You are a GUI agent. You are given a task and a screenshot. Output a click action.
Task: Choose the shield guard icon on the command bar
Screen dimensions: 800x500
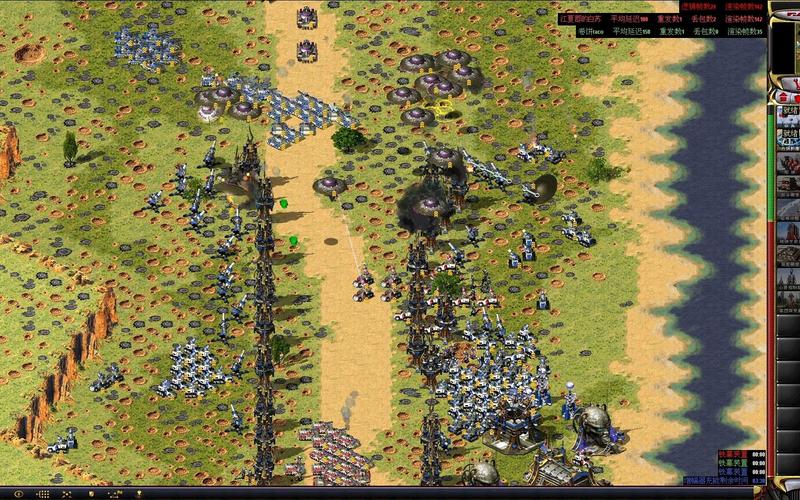tap(91, 494)
